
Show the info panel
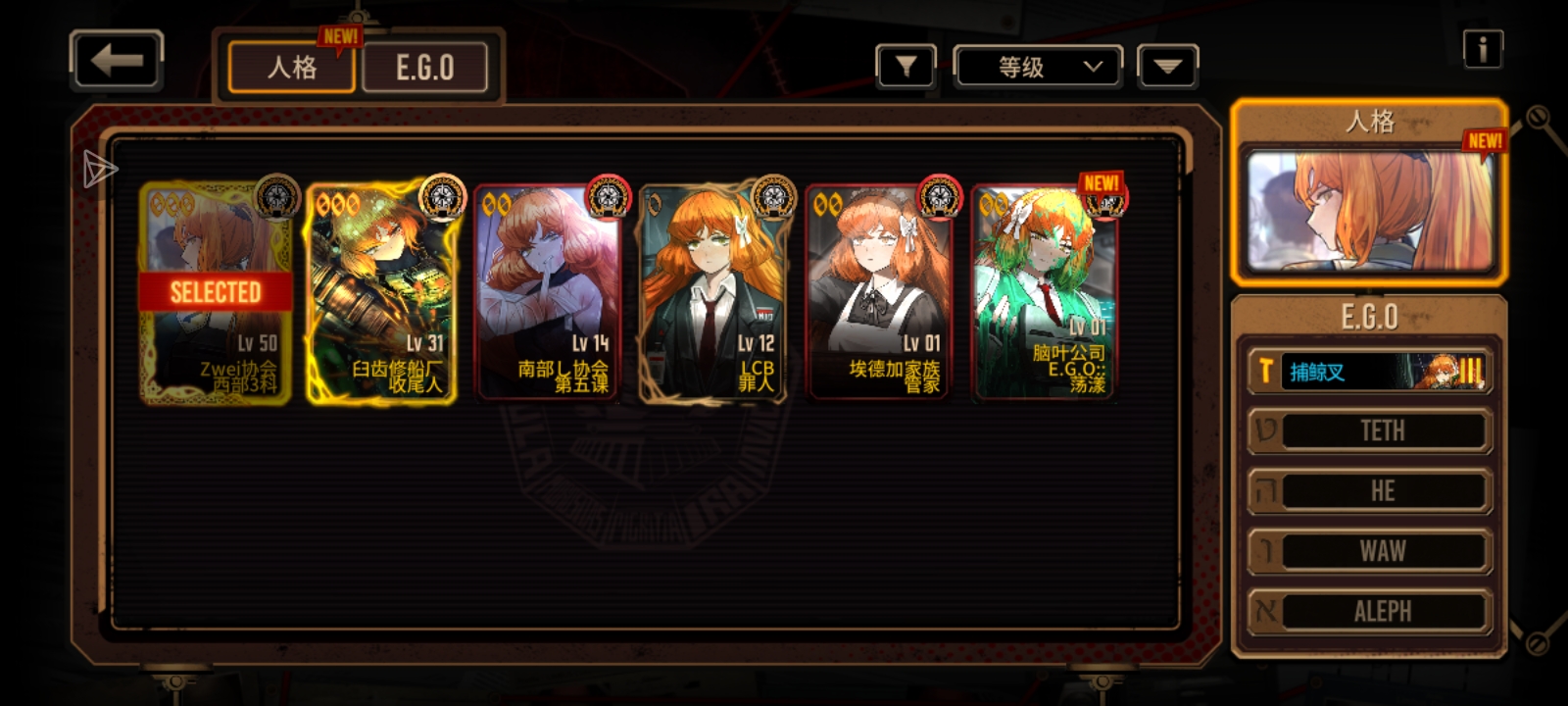[x=1482, y=48]
